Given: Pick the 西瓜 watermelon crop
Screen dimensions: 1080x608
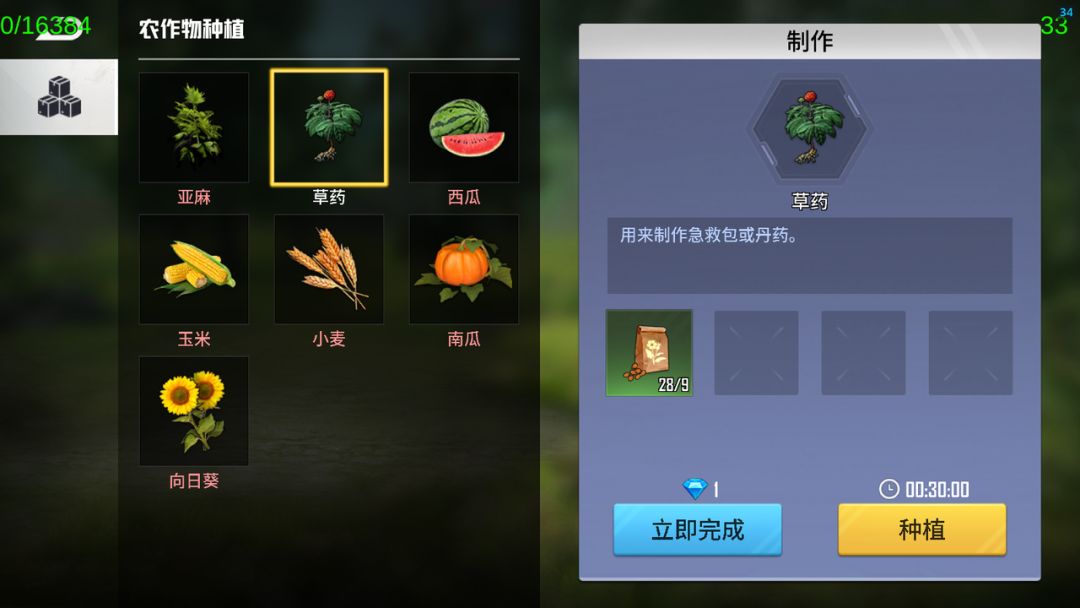Looking at the screenshot, I should [464, 128].
